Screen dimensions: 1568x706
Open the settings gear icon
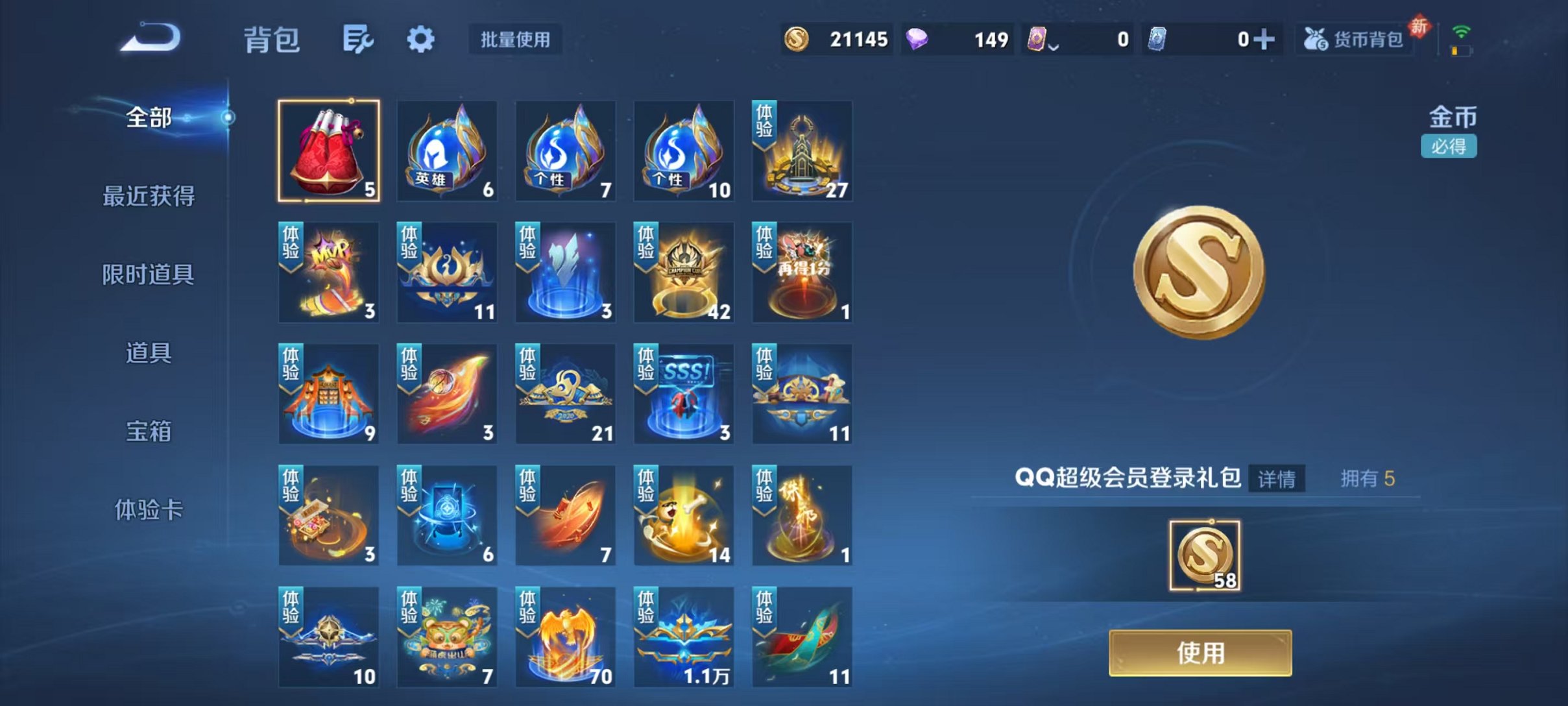(421, 39)
